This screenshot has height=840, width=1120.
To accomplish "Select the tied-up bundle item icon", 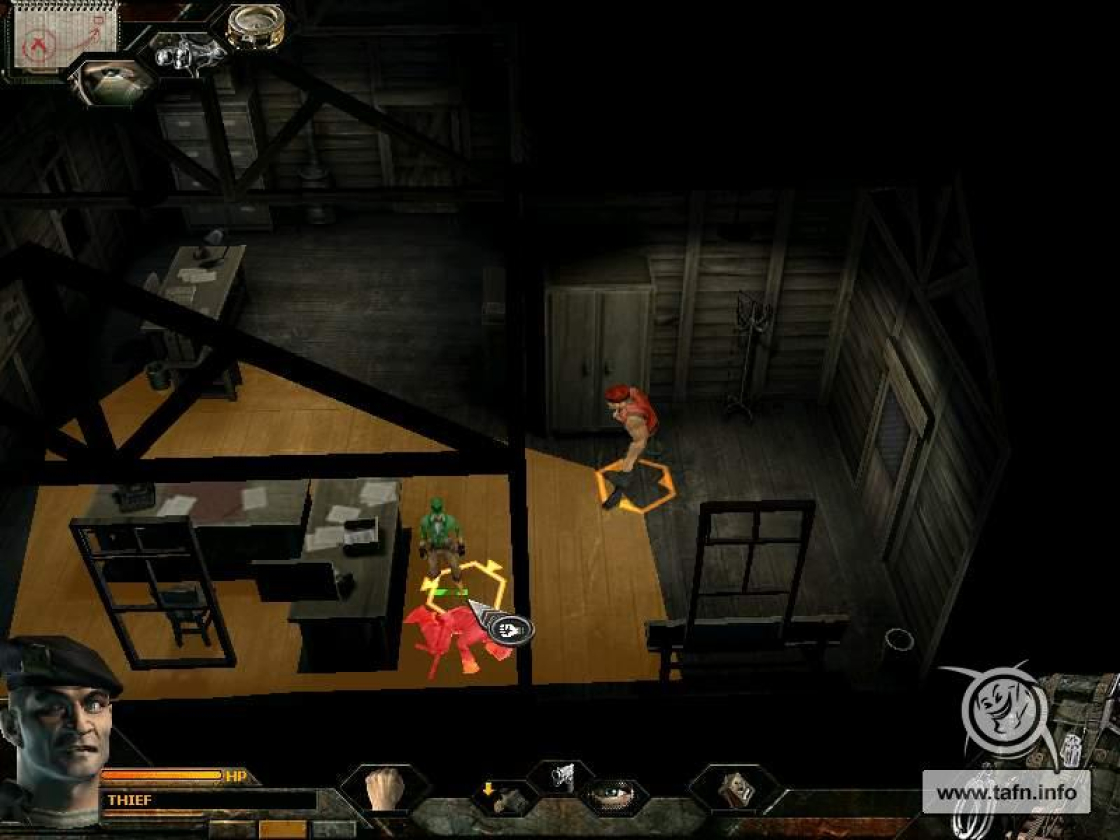I will [736, 788].
